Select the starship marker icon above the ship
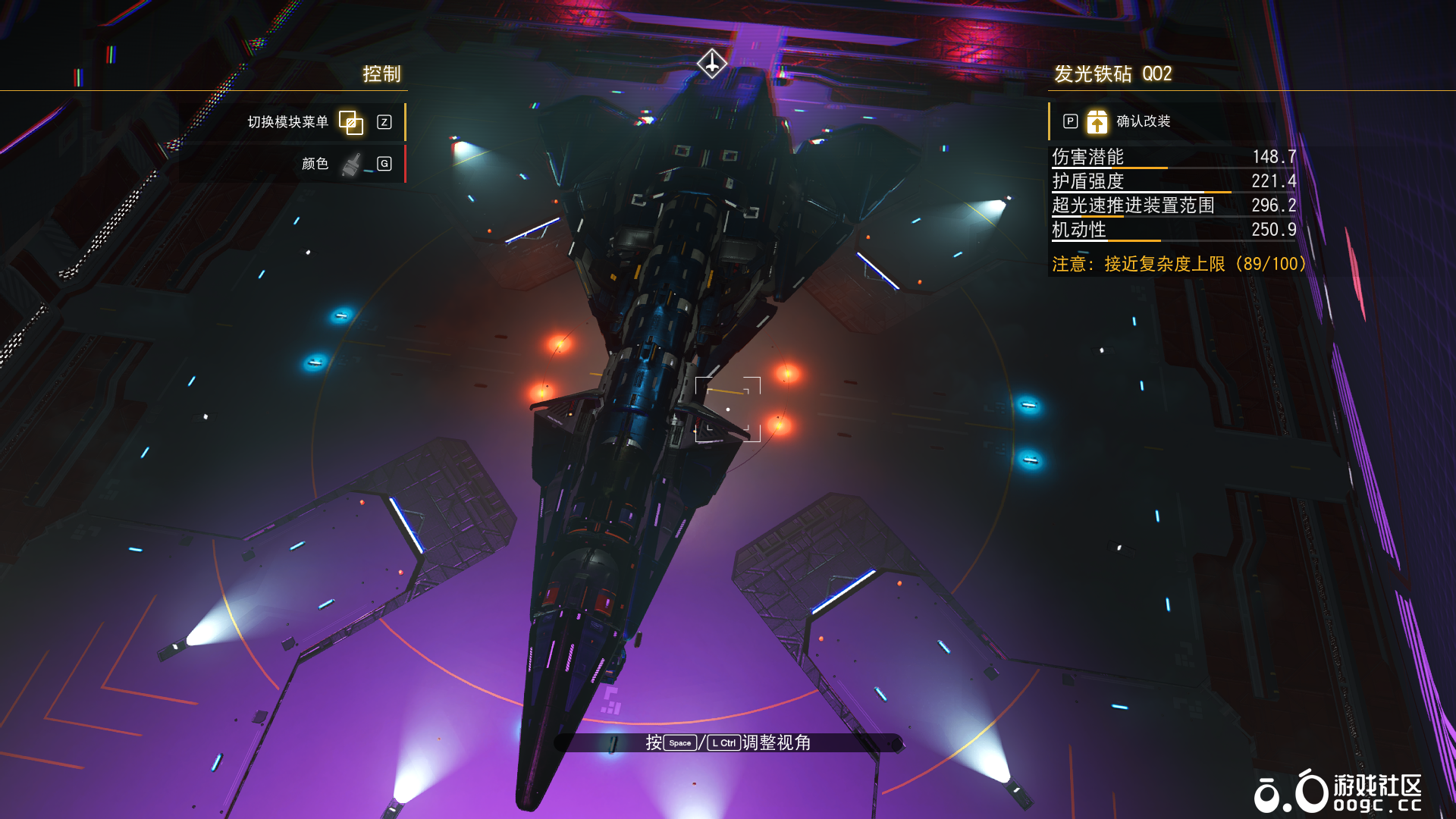The height and width of the screenshot is (819, 1456). tap(712, 63)
